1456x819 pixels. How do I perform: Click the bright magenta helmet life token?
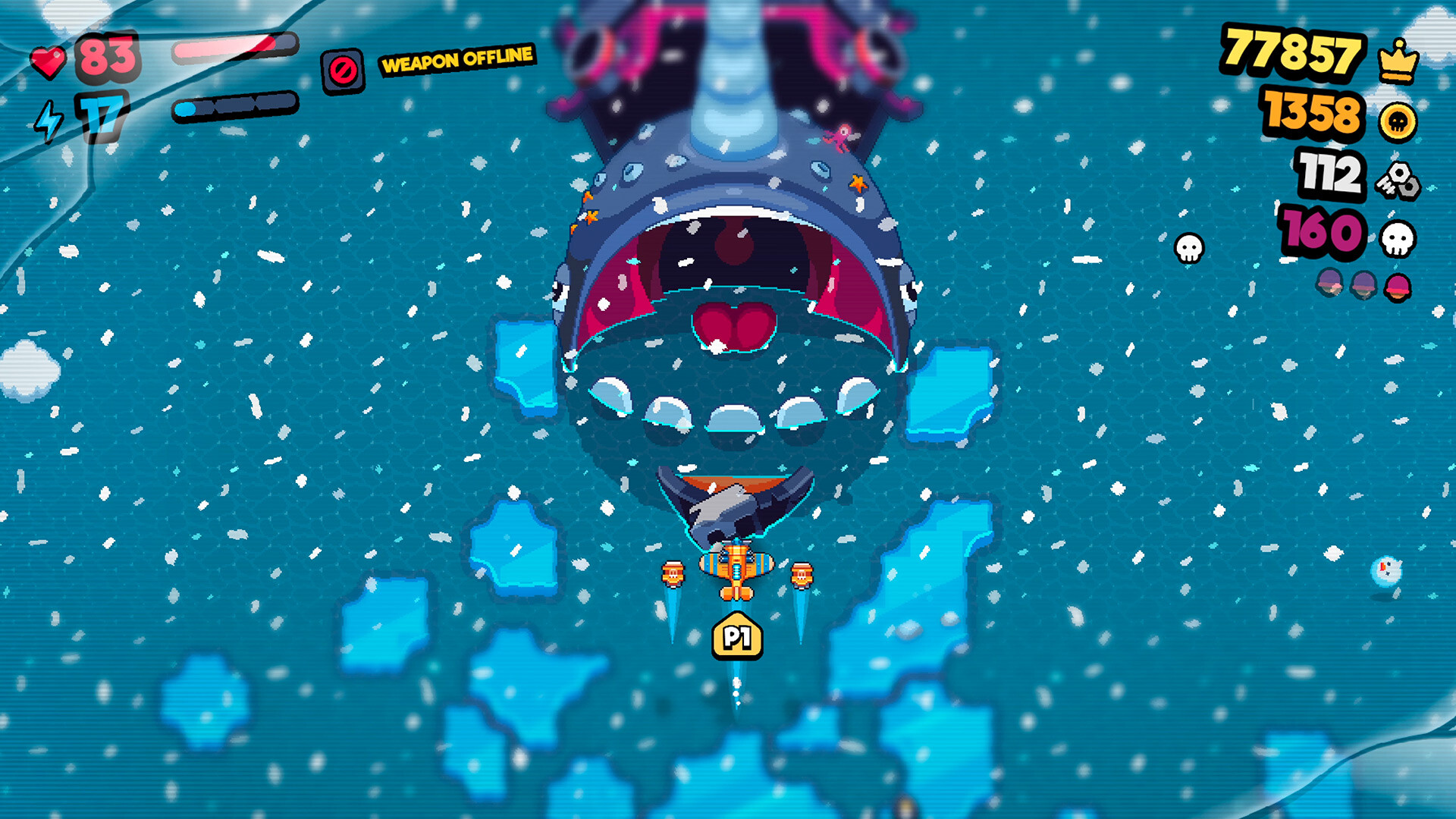[x=1398, y=287]
